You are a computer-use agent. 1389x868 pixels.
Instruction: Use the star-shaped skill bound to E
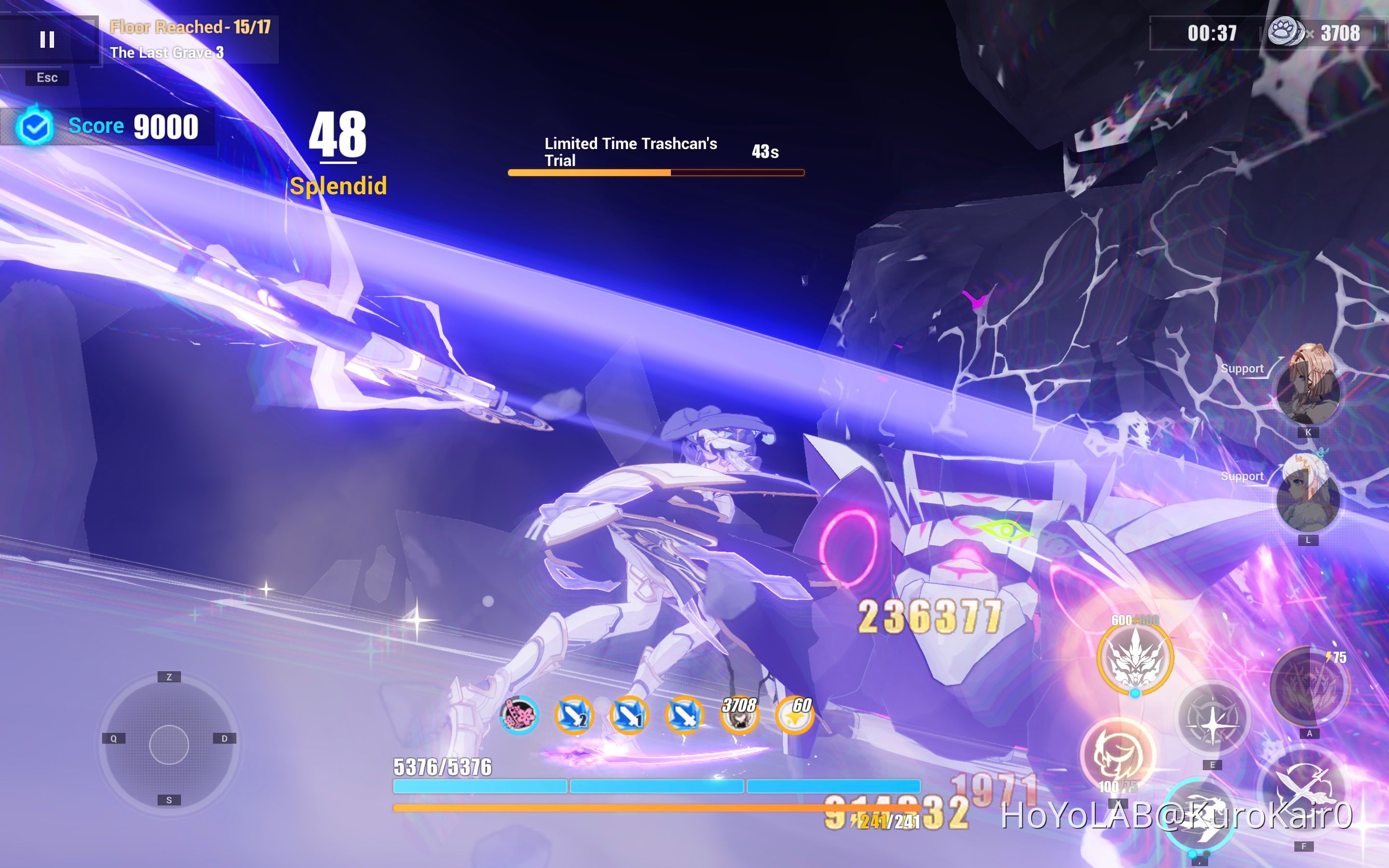point(1212,724)
